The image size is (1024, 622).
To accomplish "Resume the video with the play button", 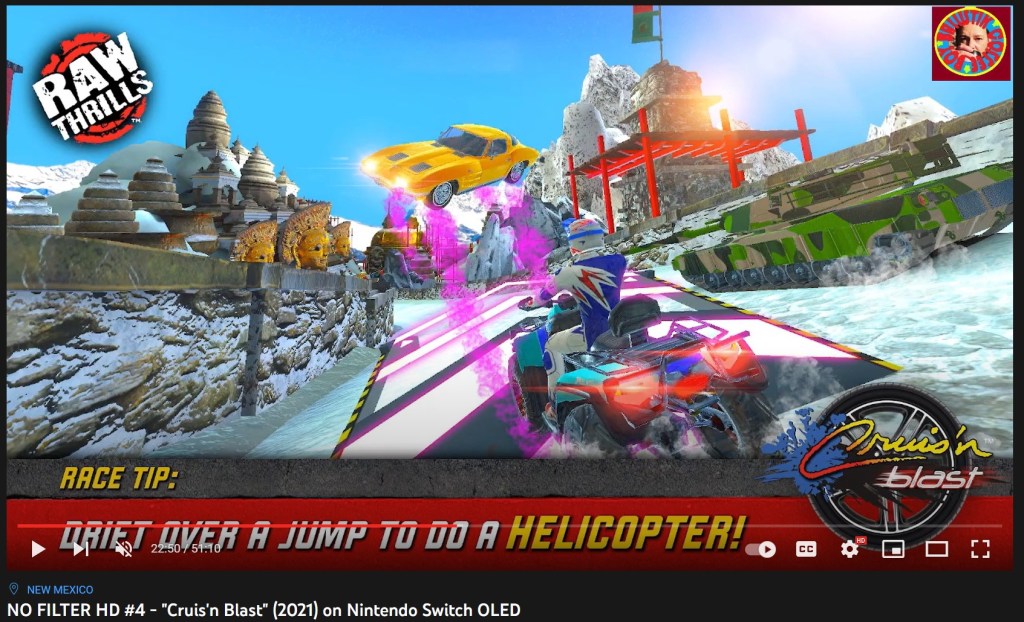I will [38, 548].
